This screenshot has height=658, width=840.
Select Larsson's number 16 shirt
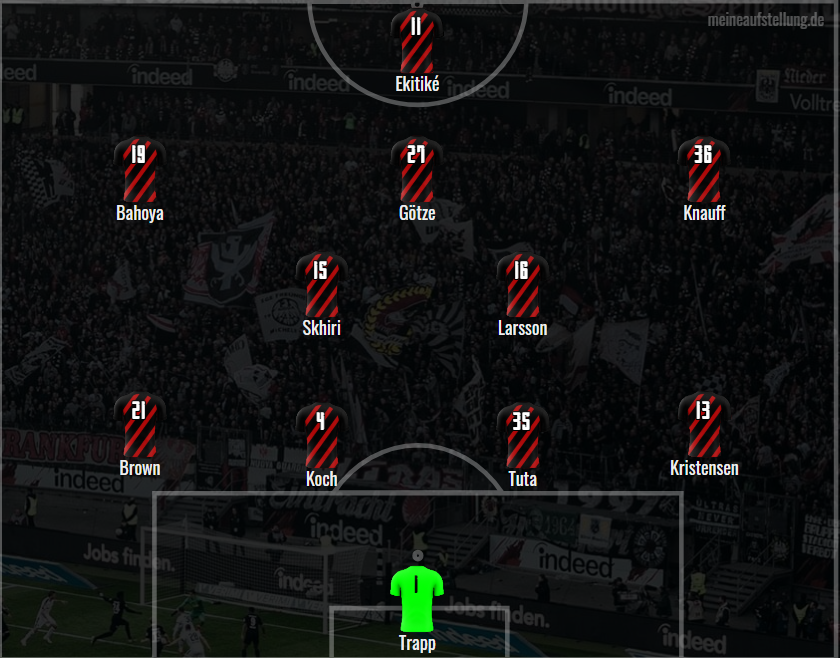click(522, 286)
